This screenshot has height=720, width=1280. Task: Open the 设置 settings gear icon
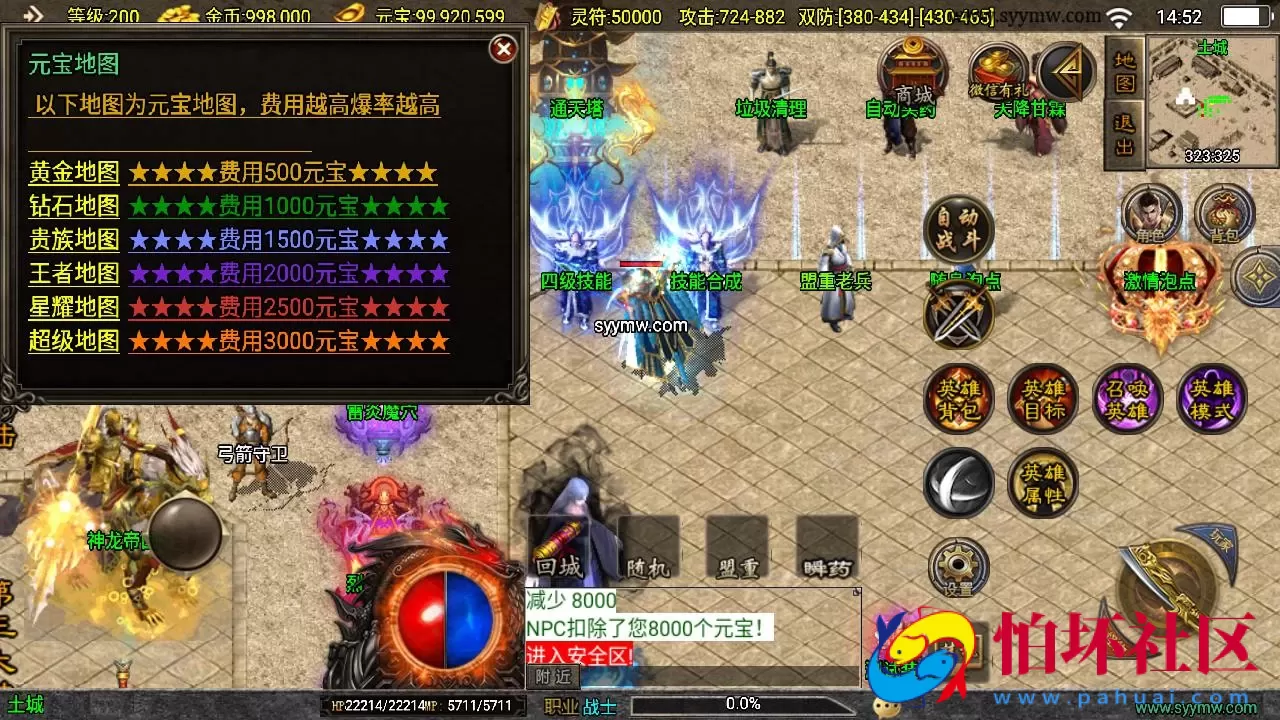(958, 566)
